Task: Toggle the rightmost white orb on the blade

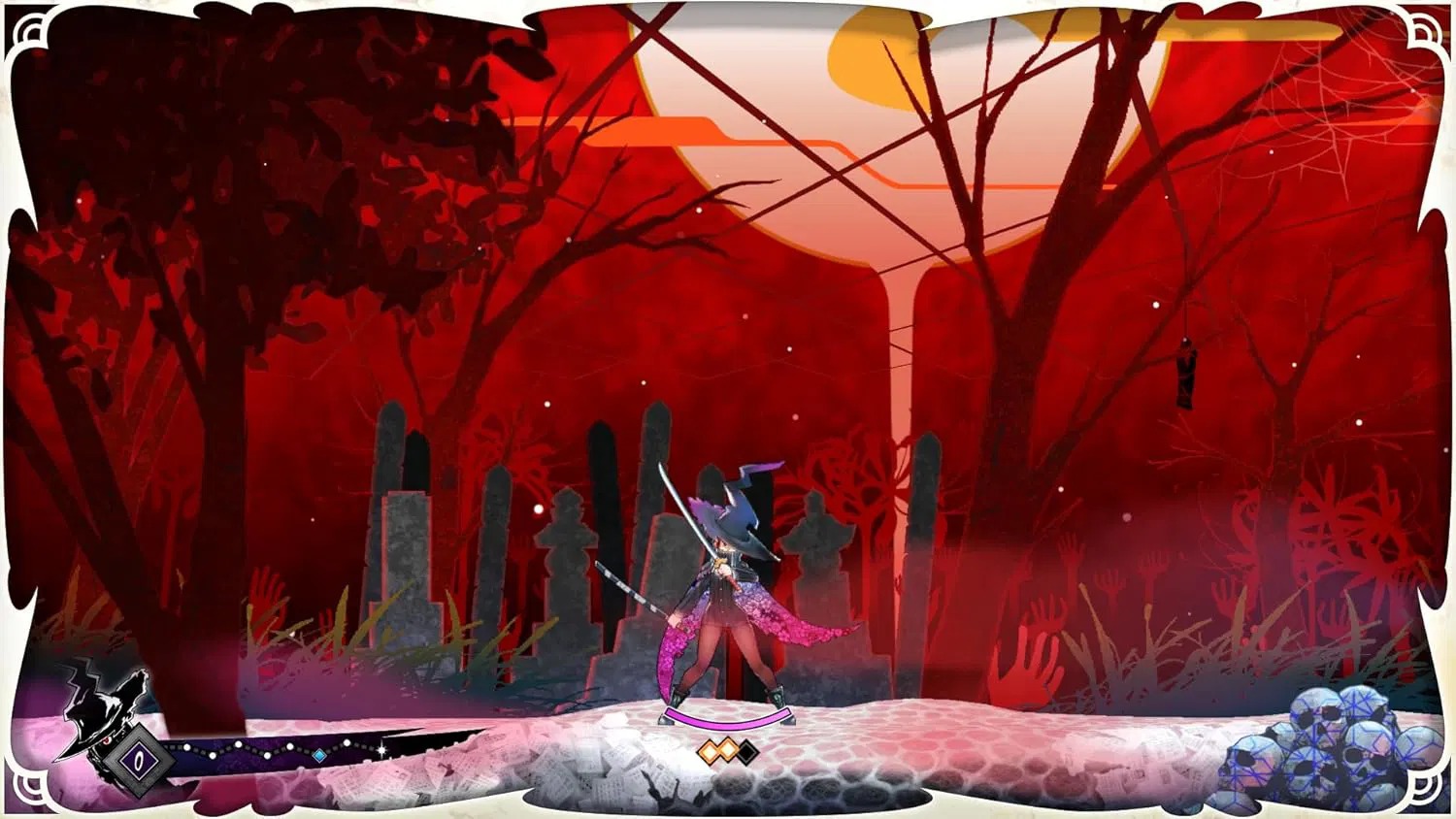Action: (347, 742)
